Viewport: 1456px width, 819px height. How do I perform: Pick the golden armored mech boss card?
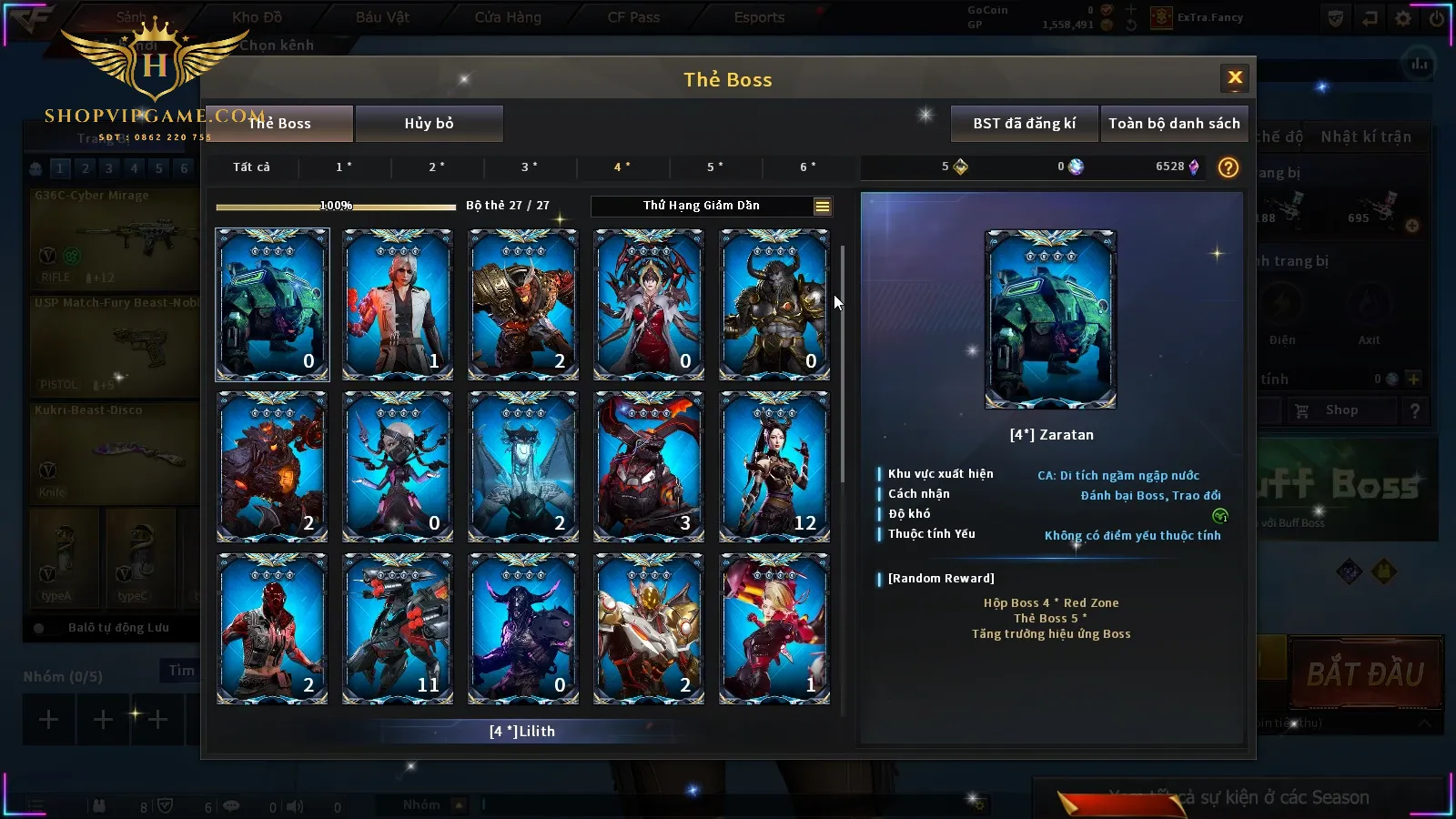coord(649,629)
